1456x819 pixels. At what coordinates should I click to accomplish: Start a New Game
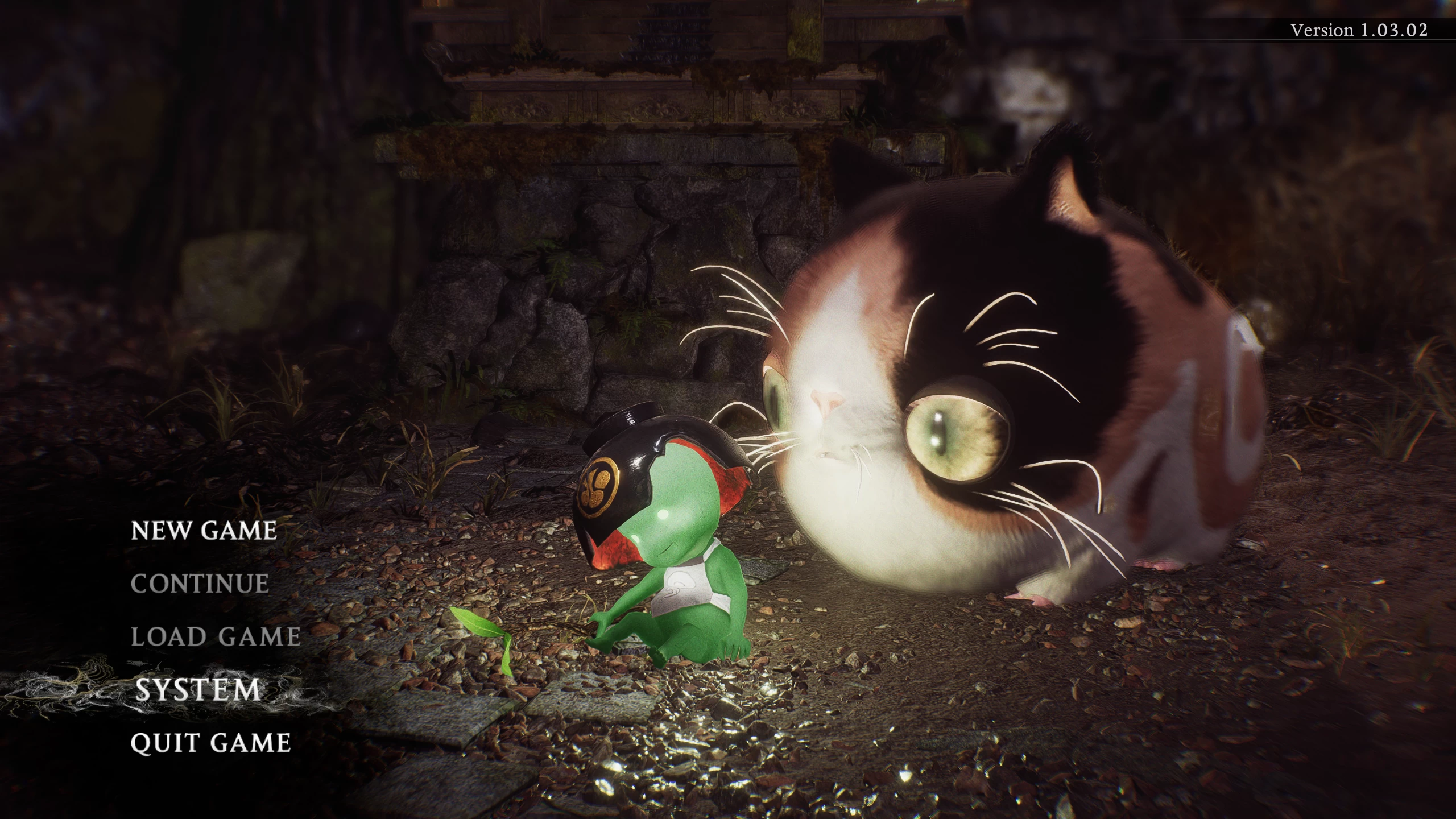204,531
